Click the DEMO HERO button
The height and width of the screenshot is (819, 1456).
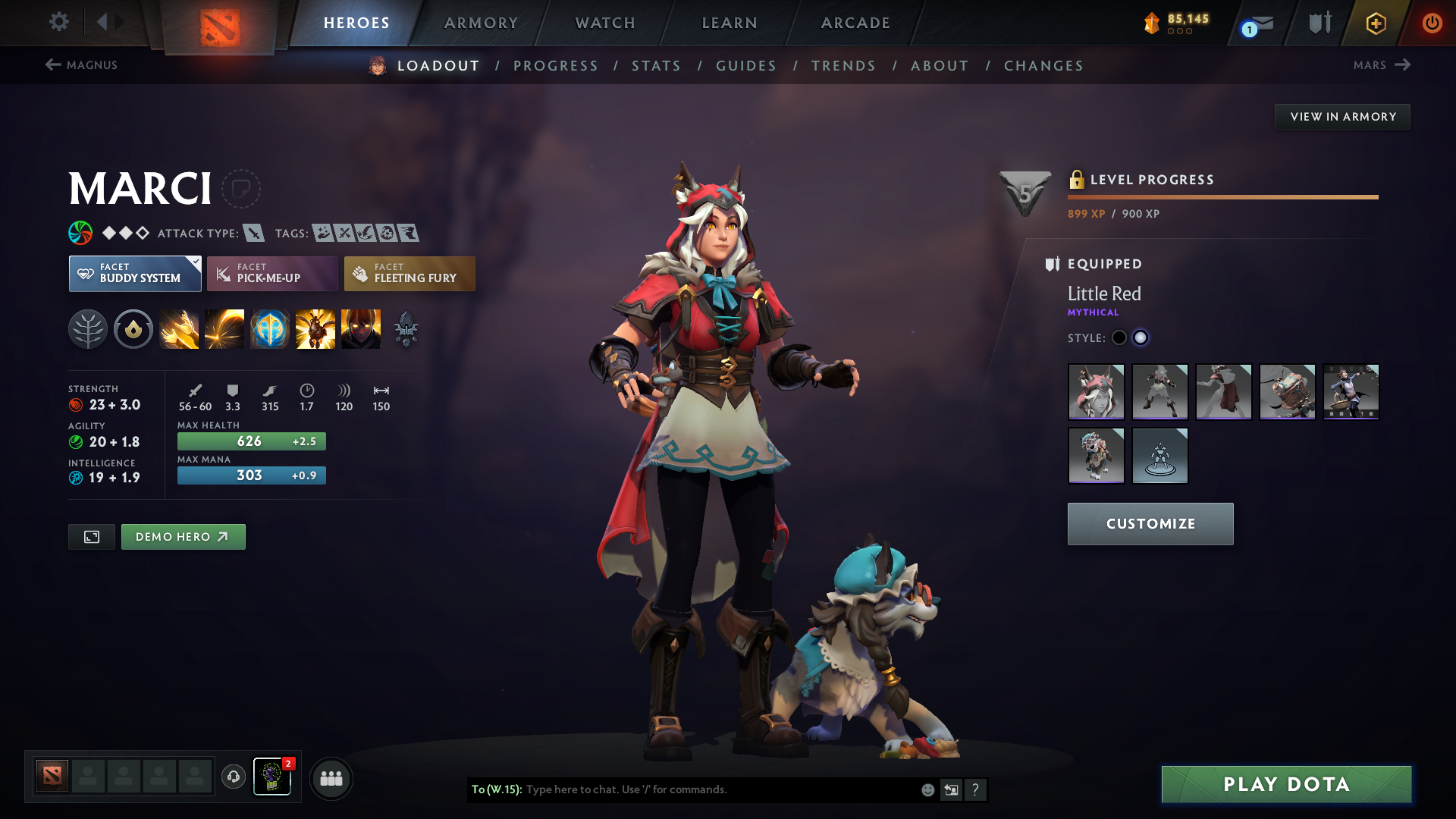[183, 536]
